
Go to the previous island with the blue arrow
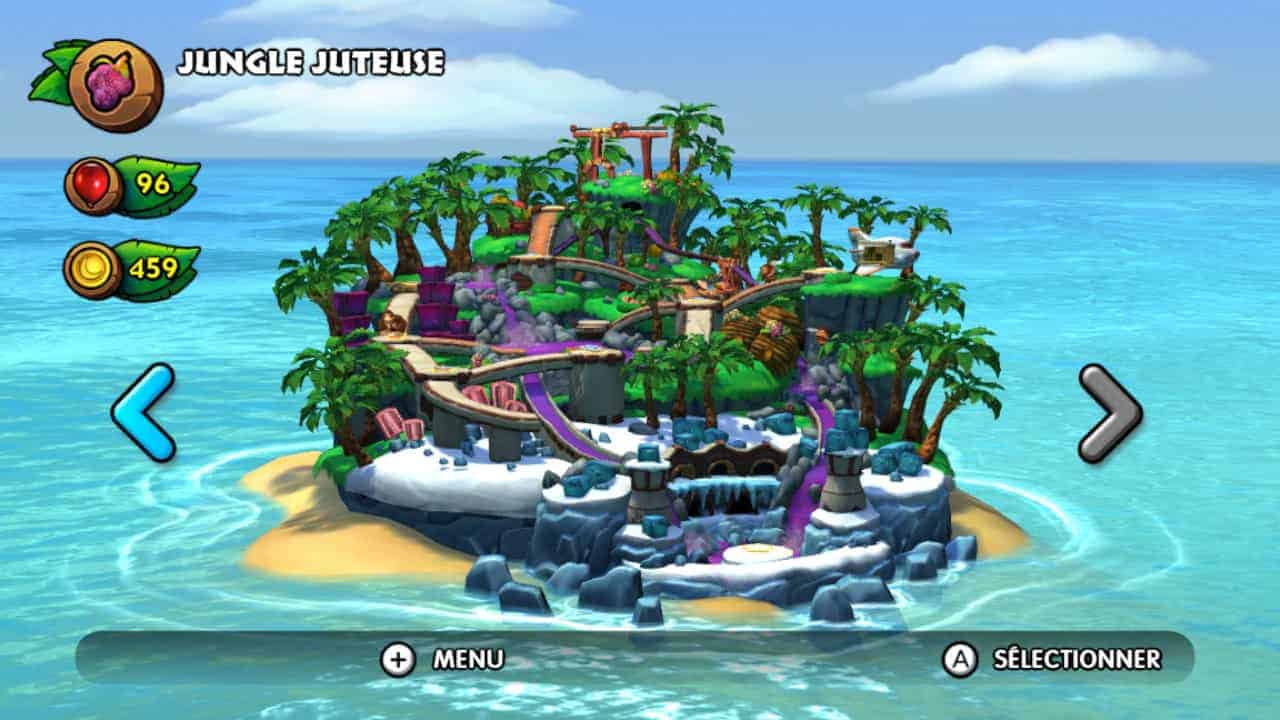(x=143, y=412)
